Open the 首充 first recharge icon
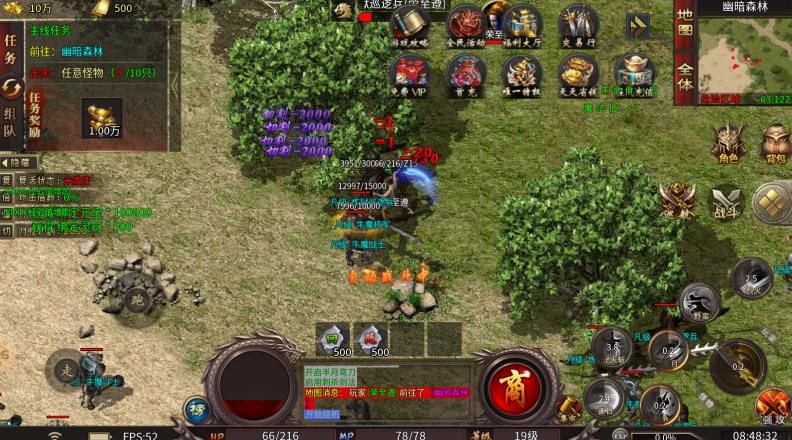The image size is (792, 440). [x=465, y=74]
